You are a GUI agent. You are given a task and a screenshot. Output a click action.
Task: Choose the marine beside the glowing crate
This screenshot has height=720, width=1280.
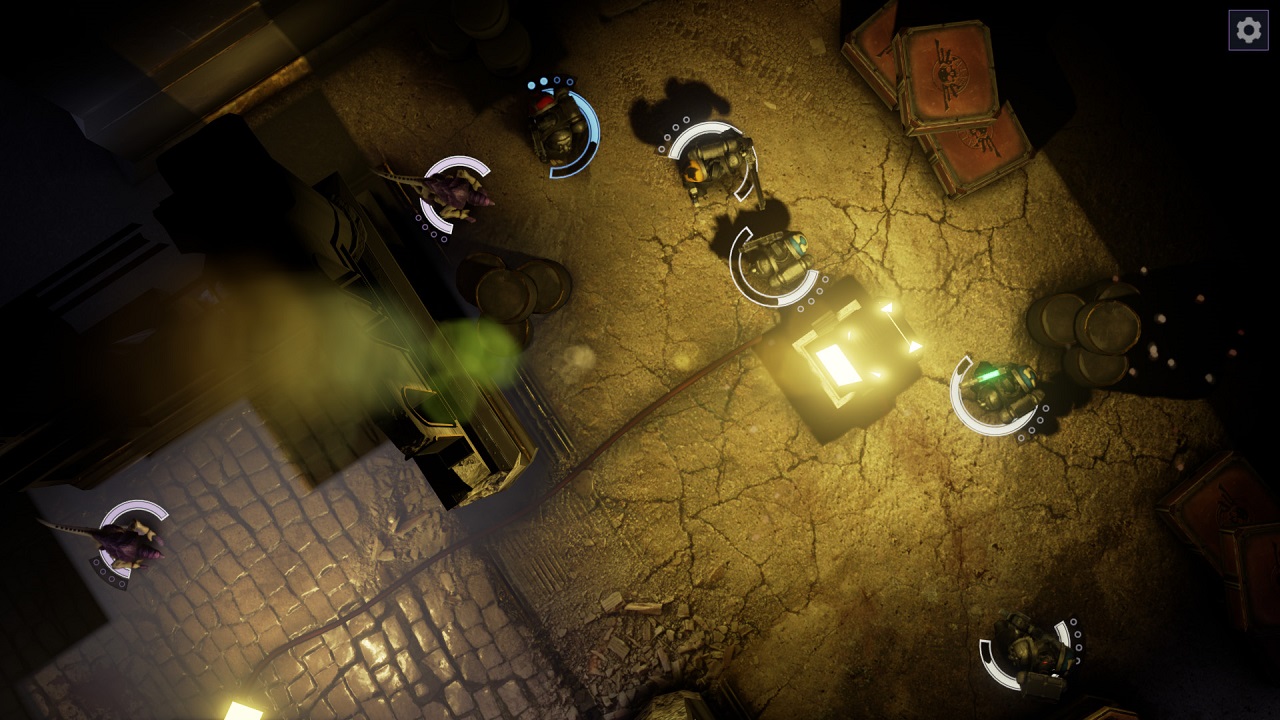coord(775,261)
